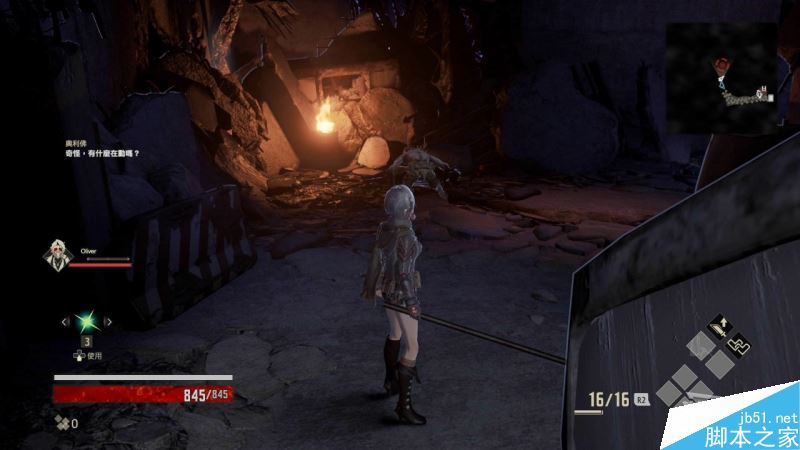Cycle to the next quick item

point(110,321)
